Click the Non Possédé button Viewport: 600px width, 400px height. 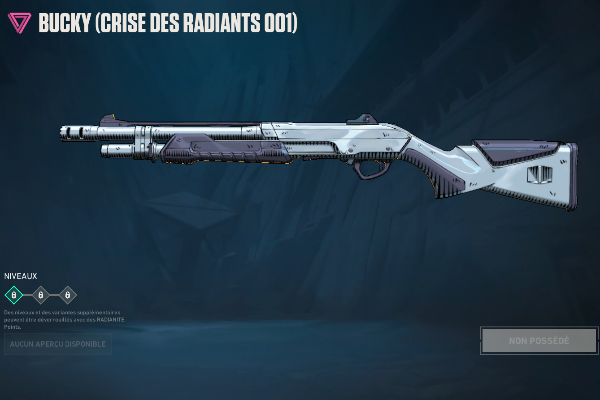point(539,340)
